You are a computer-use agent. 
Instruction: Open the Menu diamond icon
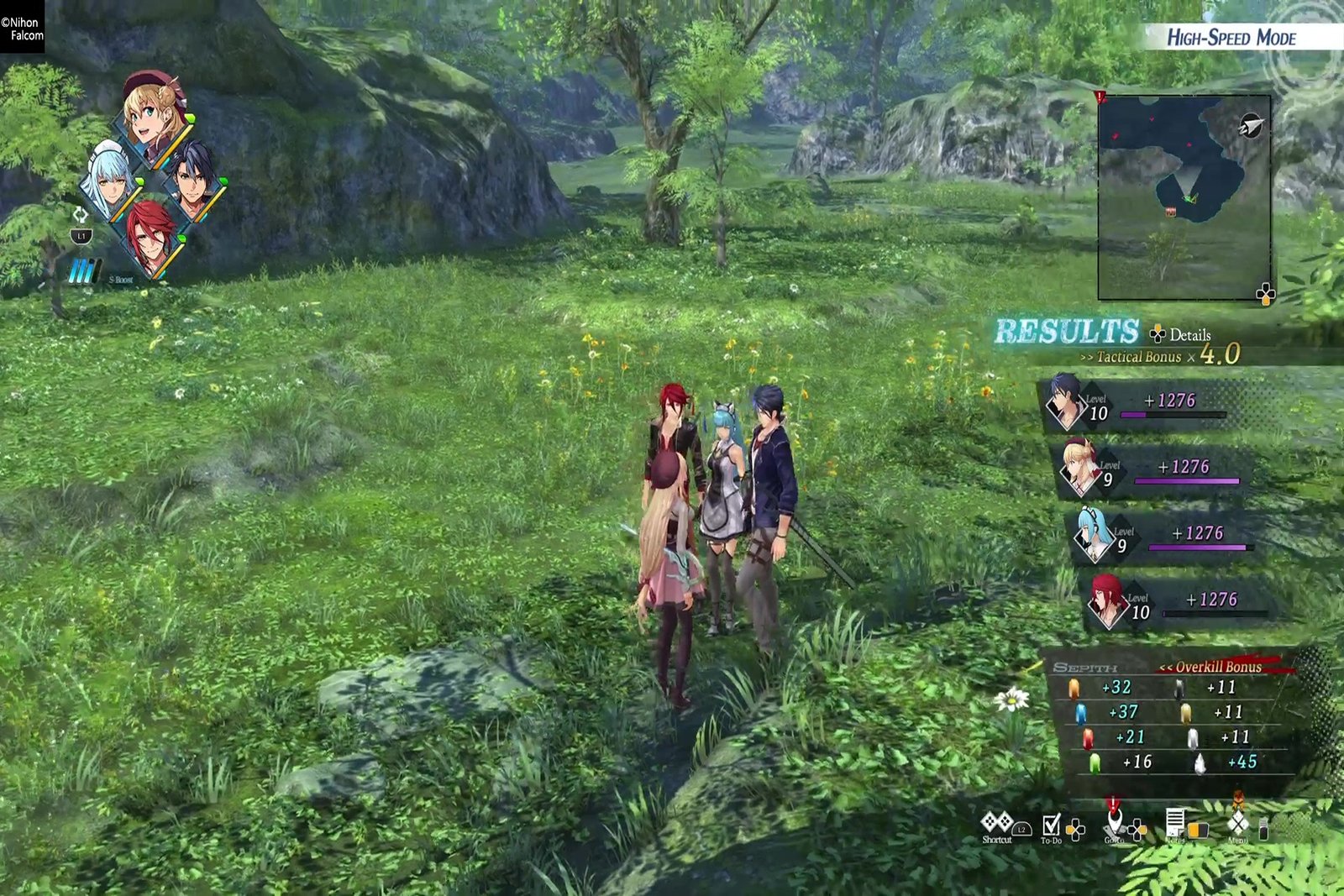(1236, 821)
